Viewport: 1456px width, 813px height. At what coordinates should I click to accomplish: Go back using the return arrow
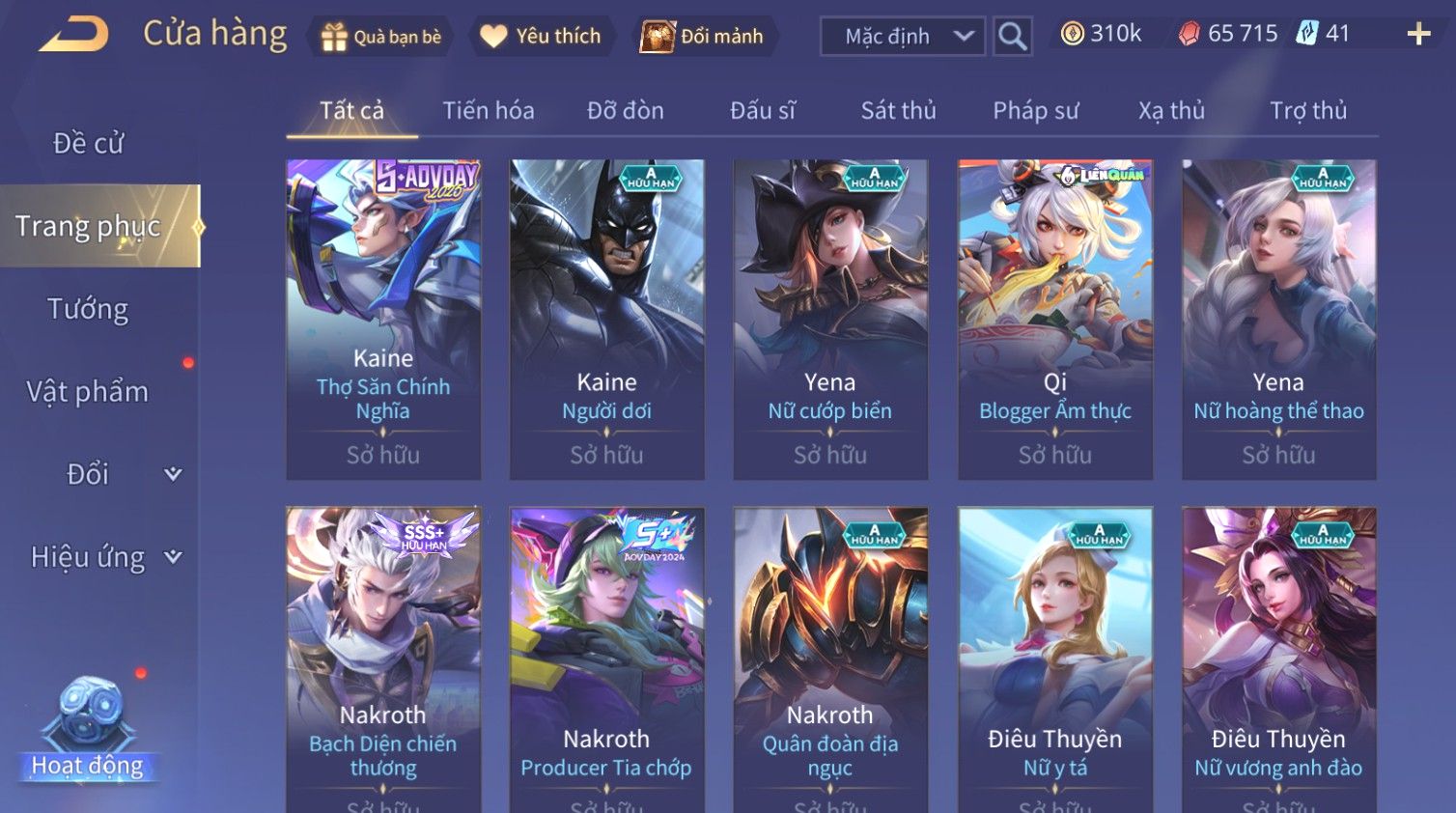(73, 35)
